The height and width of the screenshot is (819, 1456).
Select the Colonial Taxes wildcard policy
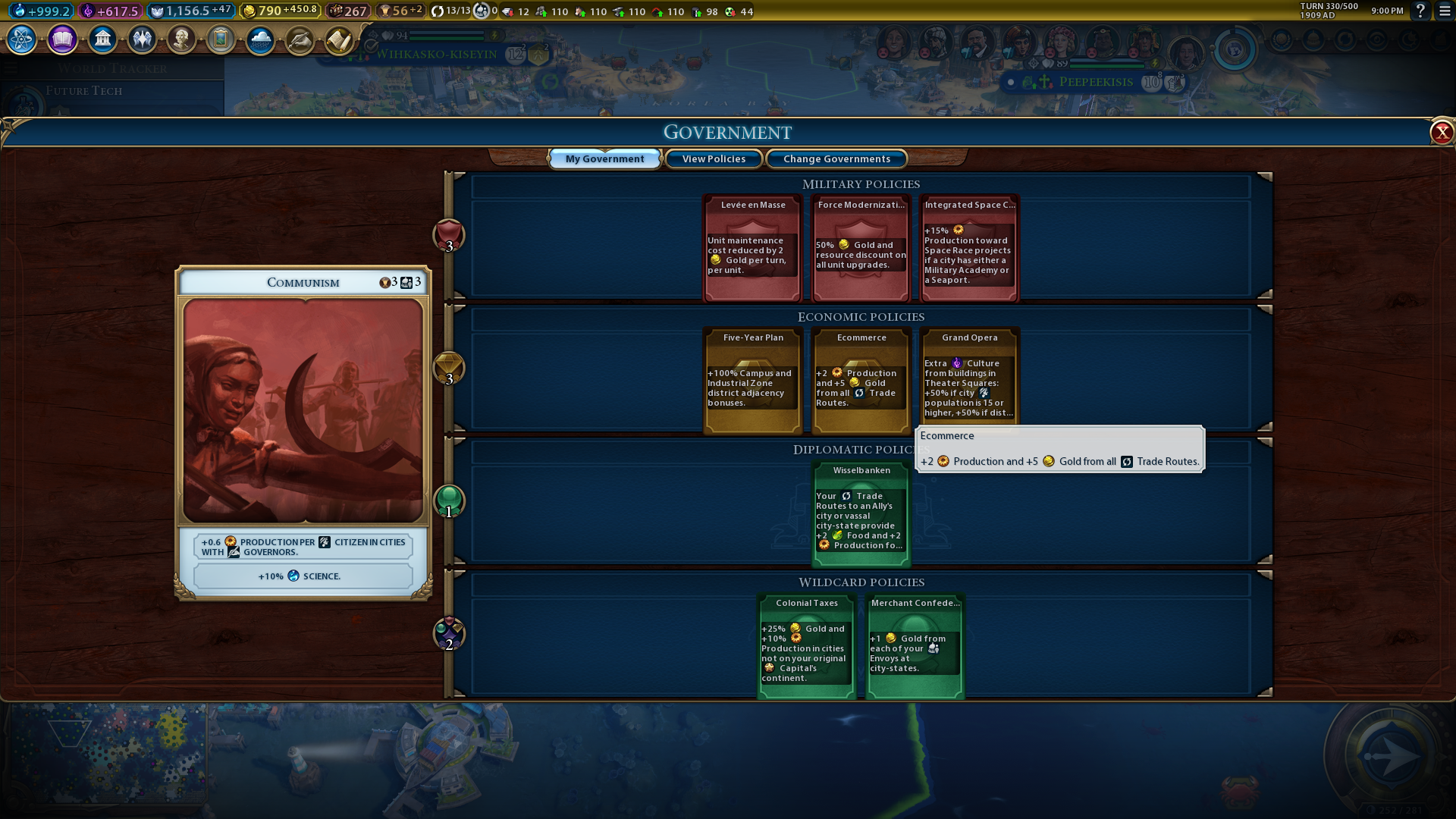(807, 646)
